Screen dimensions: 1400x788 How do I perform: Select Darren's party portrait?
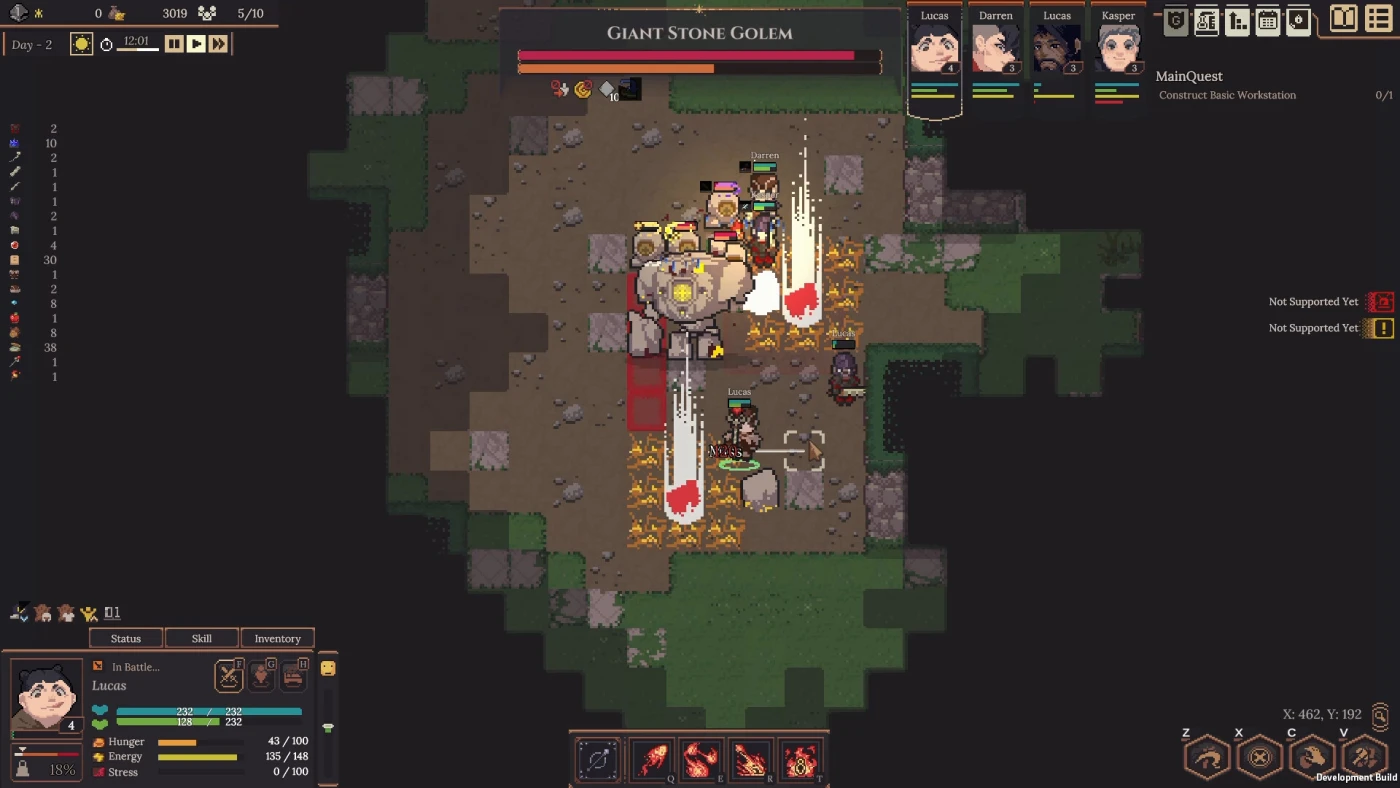995,46
